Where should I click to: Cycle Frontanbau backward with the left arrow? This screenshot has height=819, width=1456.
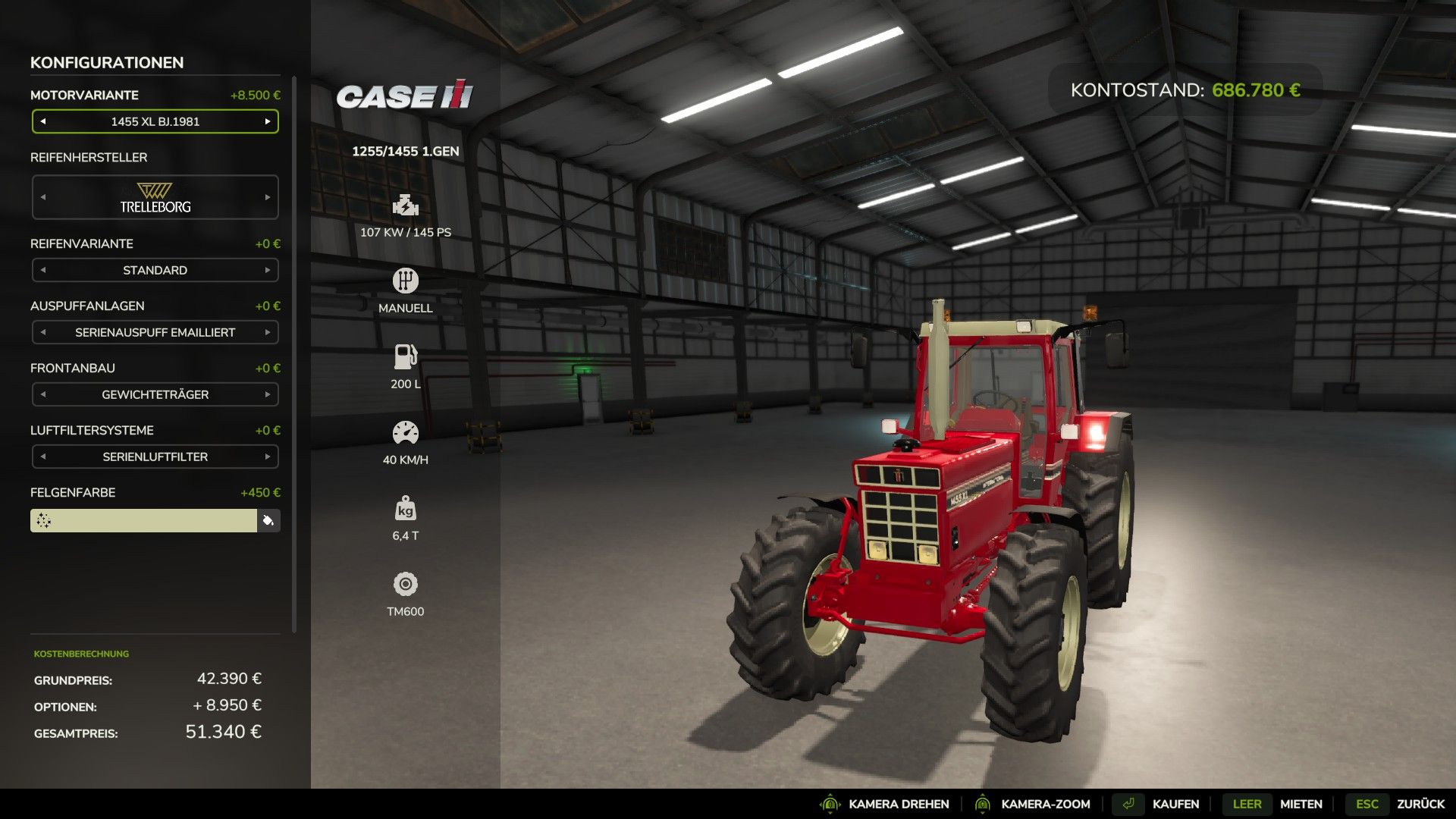click(43, 394)
